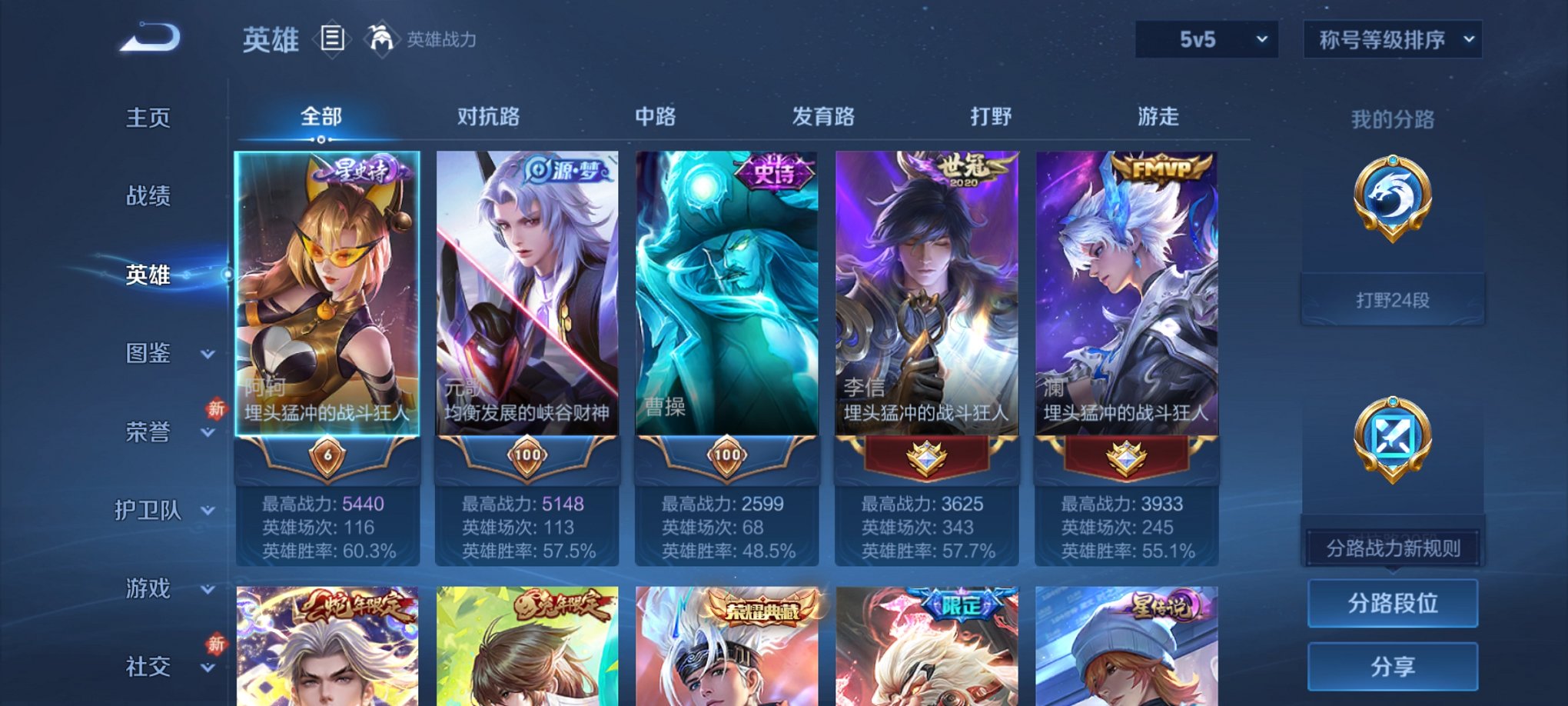Open the hero list icon beside 英雄 title
1568x706 pixels.
click(333, 39)
